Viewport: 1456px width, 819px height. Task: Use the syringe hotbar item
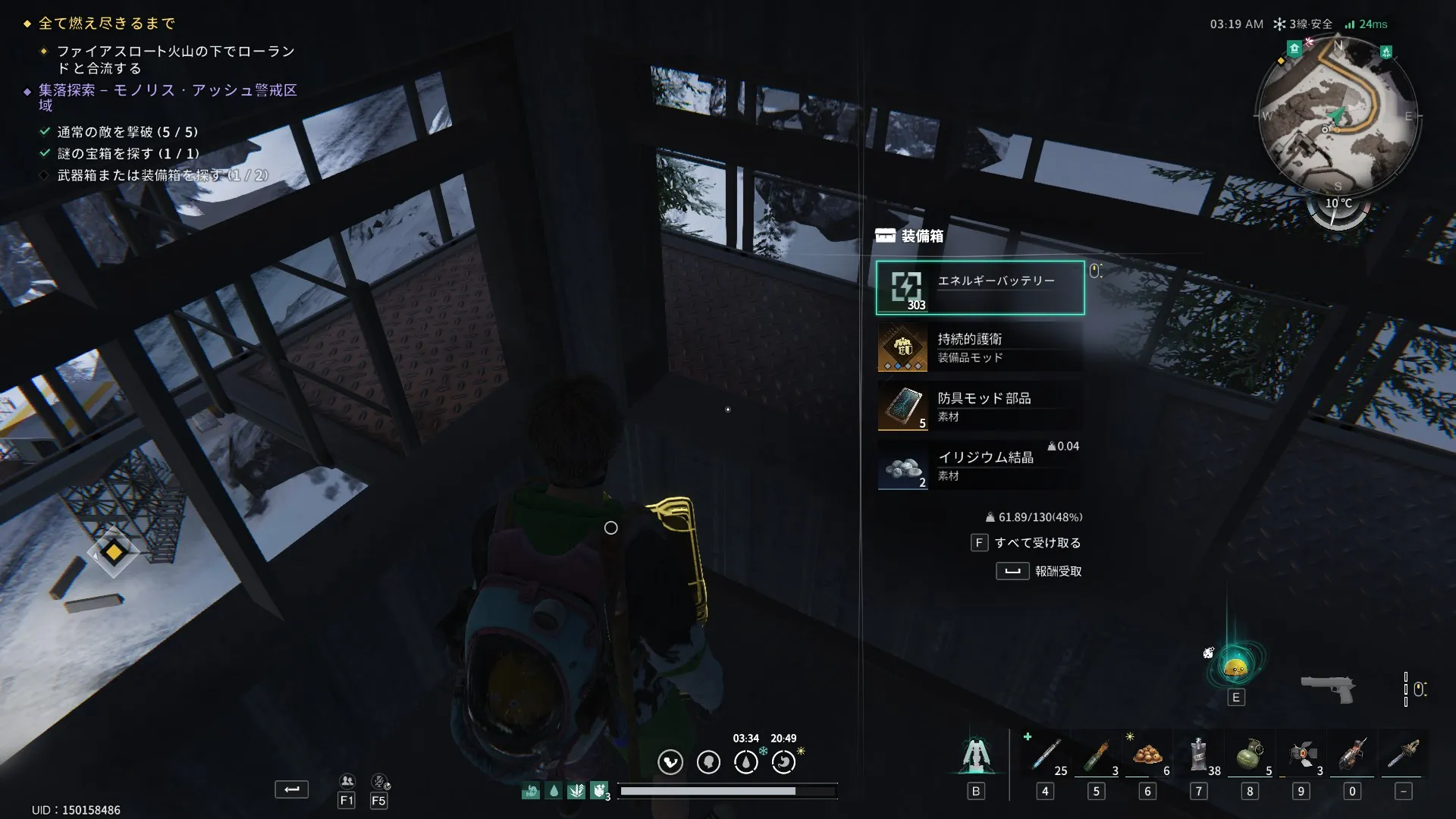(x=1046, y=755)
